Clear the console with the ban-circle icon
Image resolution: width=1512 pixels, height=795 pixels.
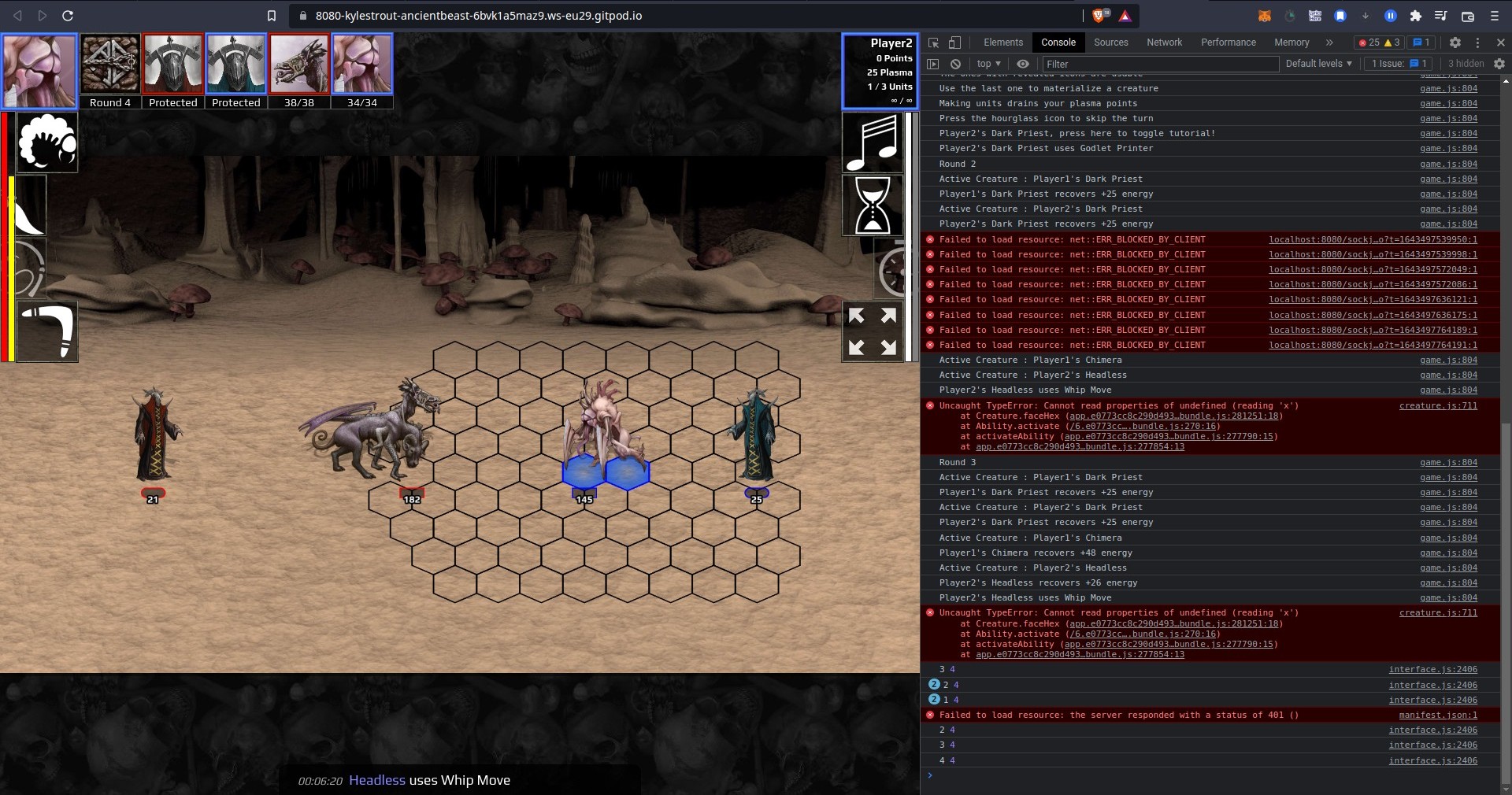[954, 64]
